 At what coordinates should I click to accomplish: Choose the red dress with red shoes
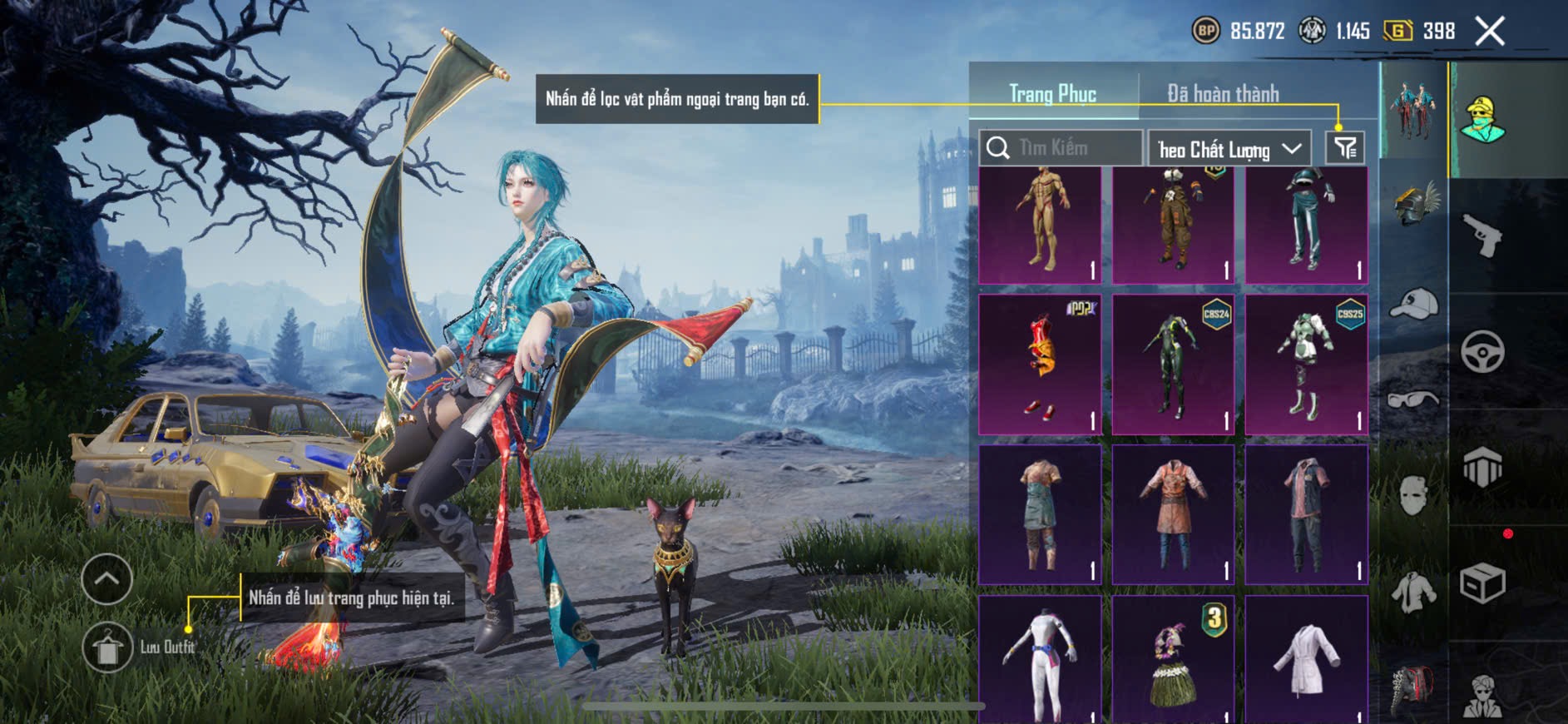click(x=1040, y=364)
